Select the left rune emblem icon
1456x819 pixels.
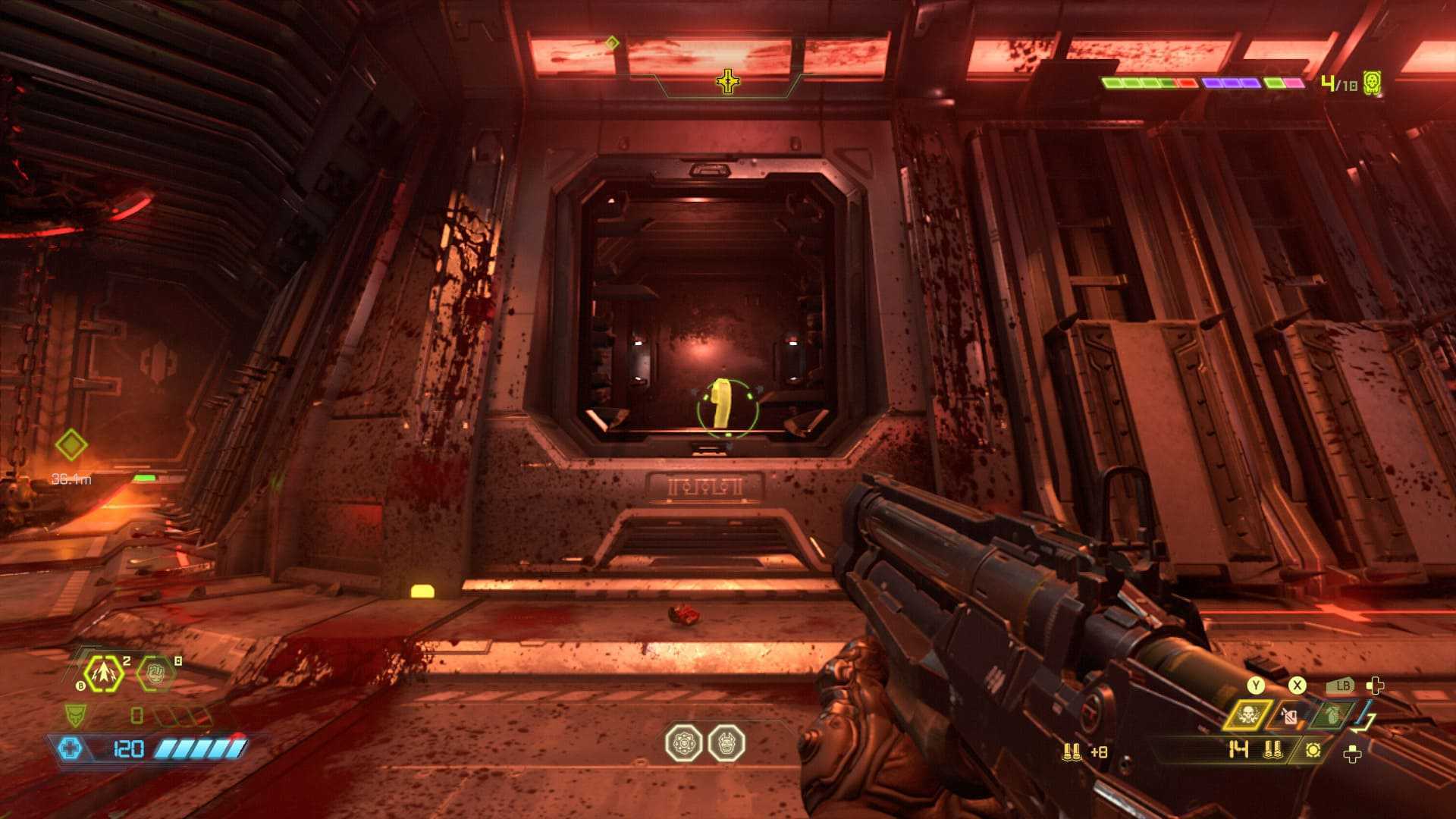point(683,744)
